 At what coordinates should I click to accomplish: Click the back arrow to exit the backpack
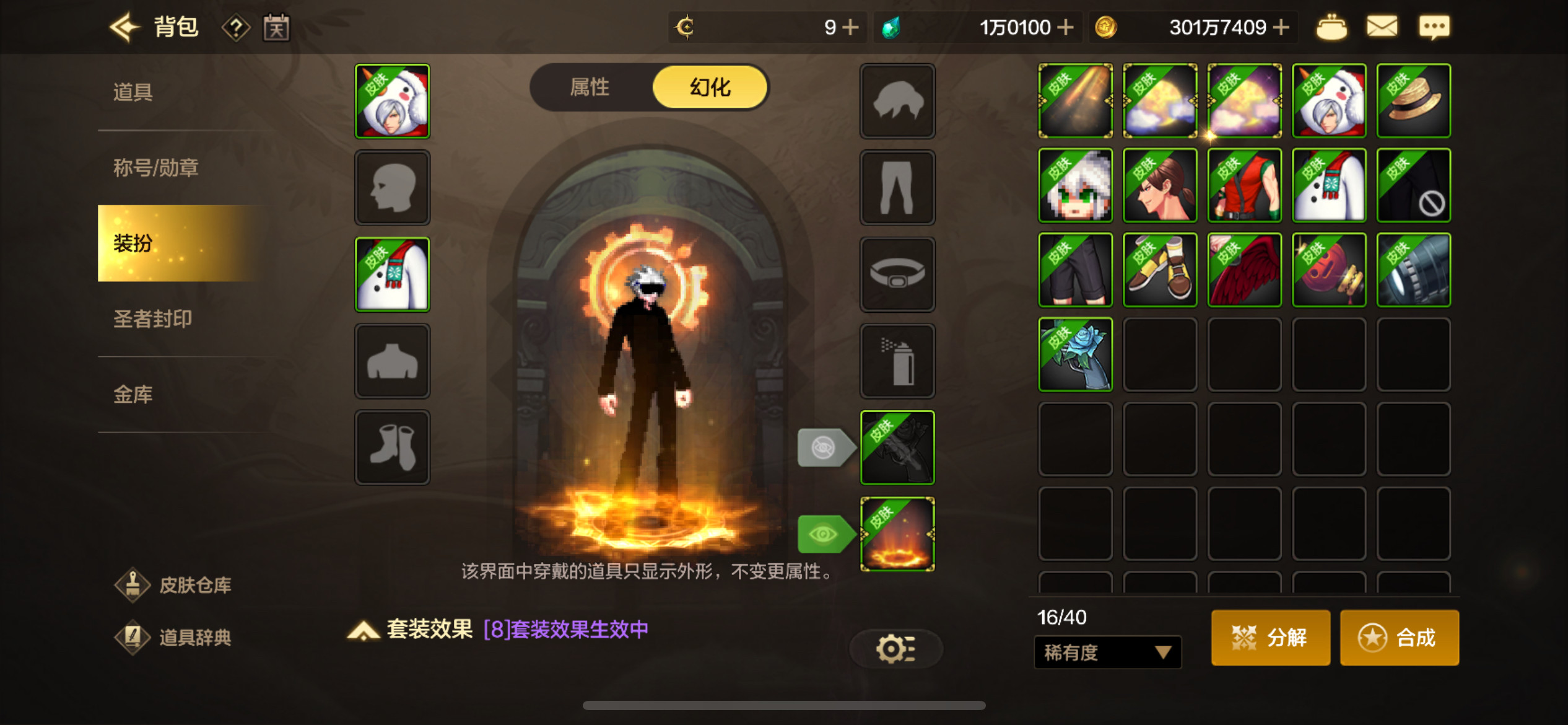[x=124, y=27]
